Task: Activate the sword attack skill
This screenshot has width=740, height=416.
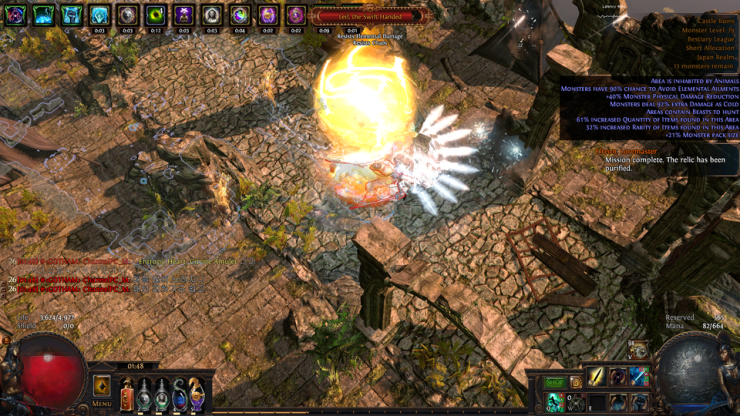Action: click(x=597, y=377)
